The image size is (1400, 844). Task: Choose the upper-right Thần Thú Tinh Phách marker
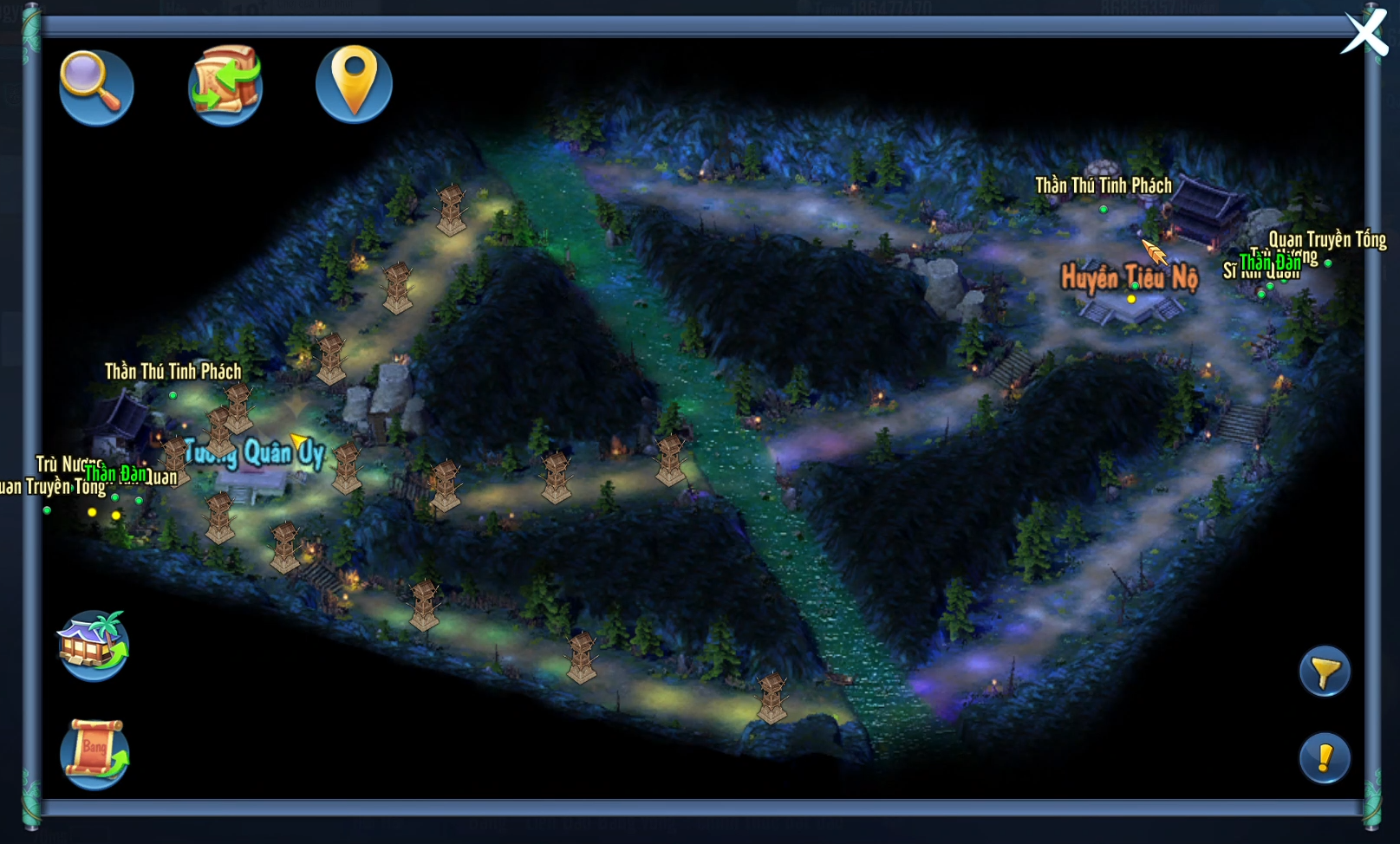[1103, 186]
